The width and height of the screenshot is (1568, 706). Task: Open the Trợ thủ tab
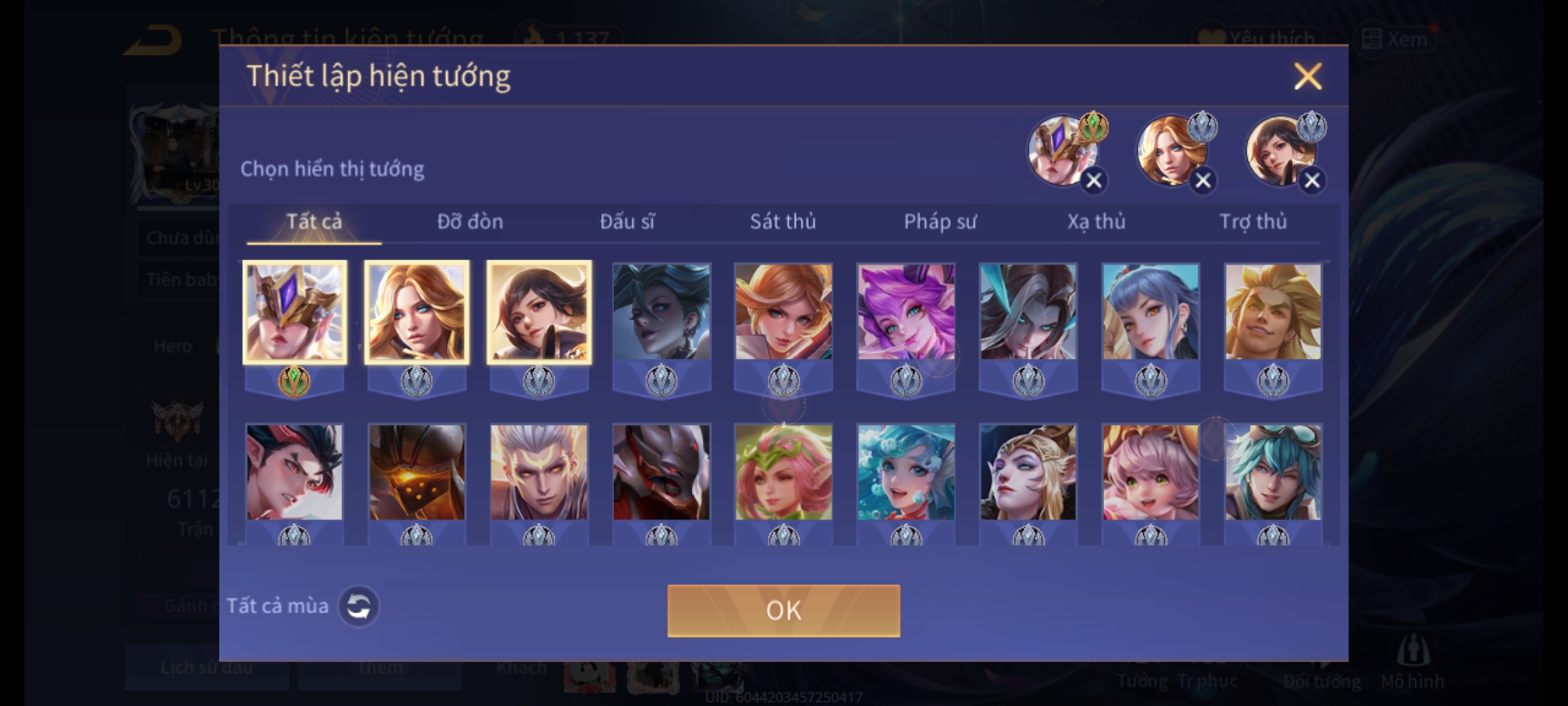pyautogui.click(x=1253, y=222)
